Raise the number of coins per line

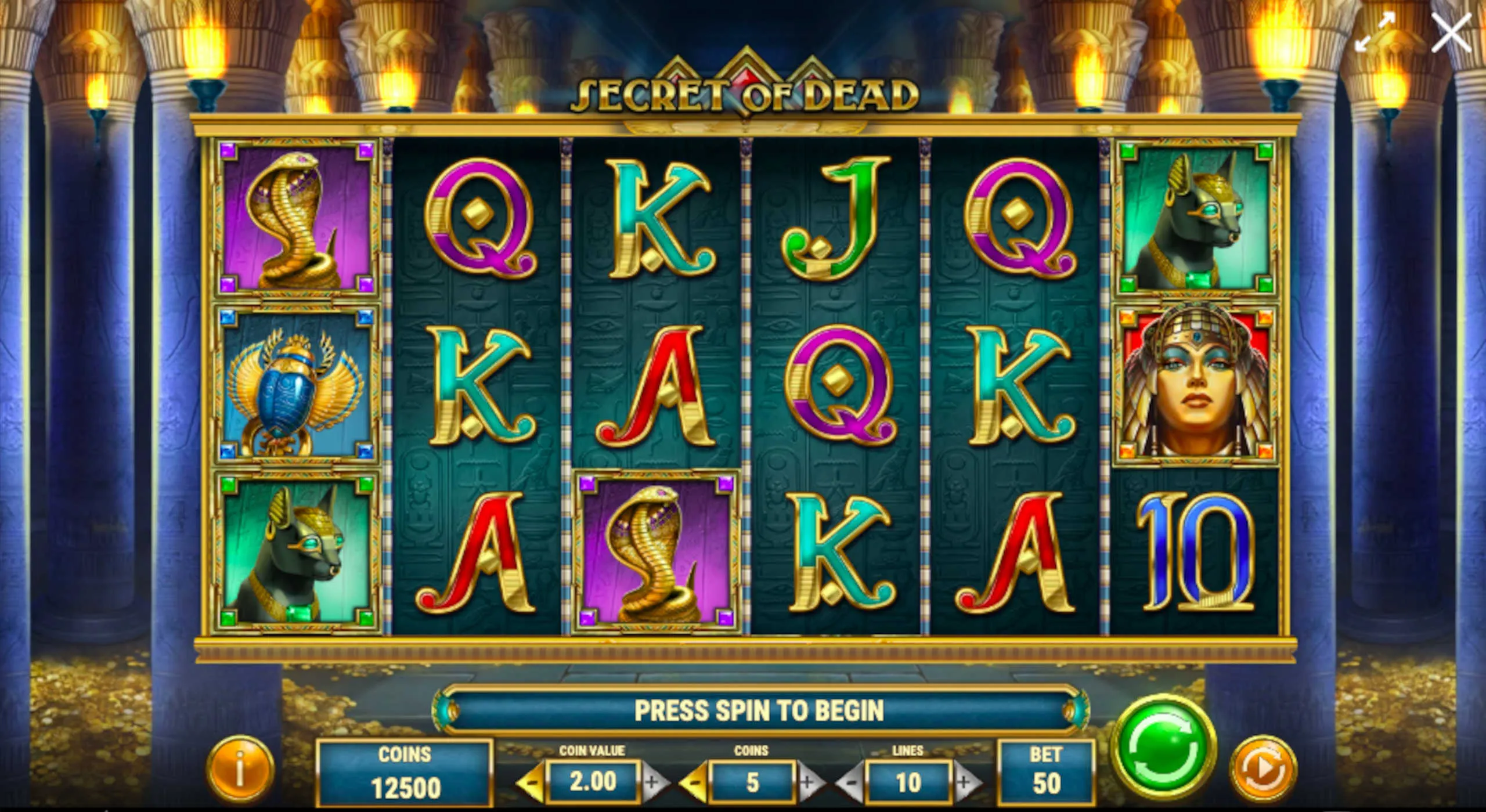coord(808,782)
